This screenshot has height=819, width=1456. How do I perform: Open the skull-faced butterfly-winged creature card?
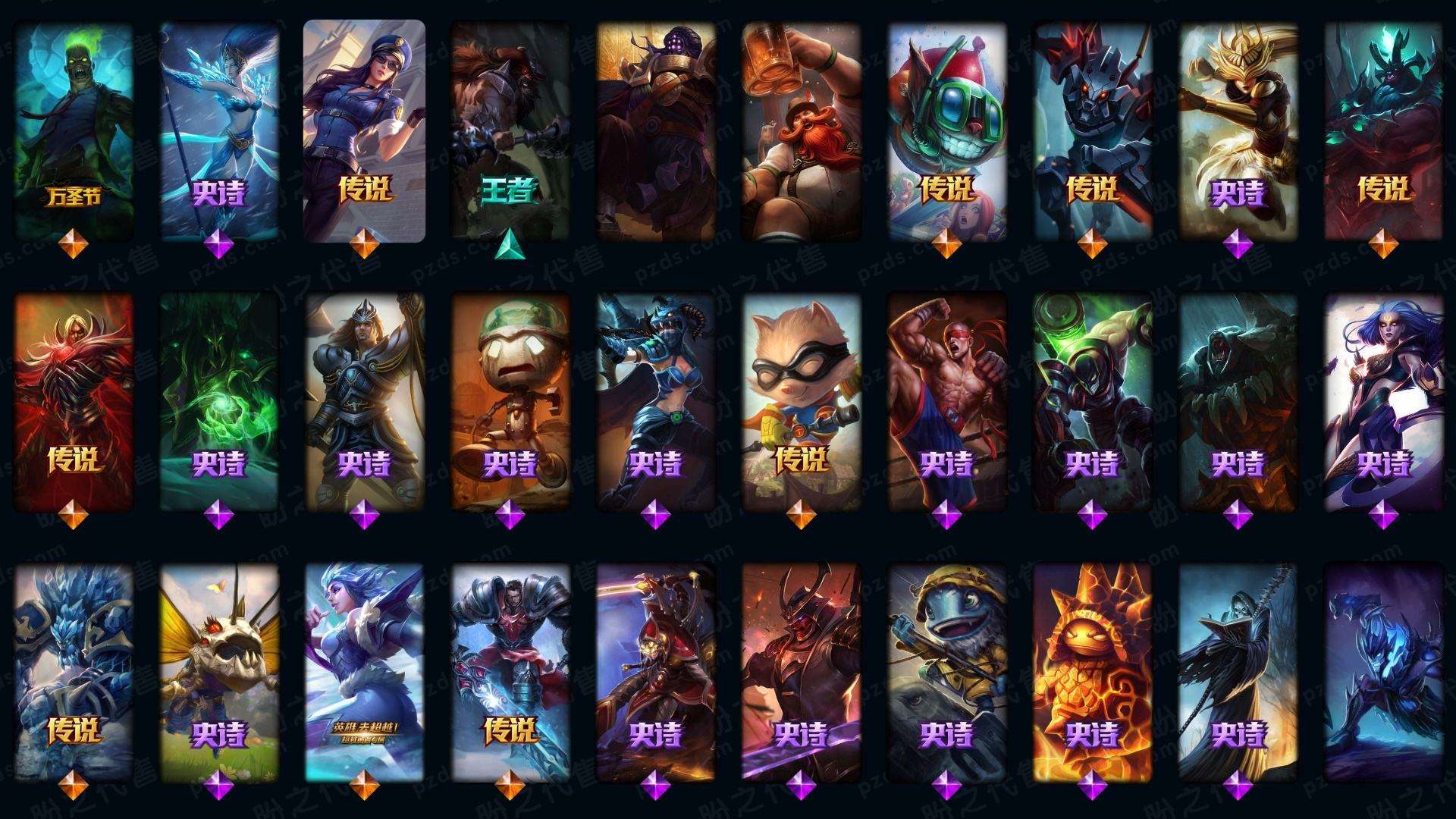tap(219, 671)
